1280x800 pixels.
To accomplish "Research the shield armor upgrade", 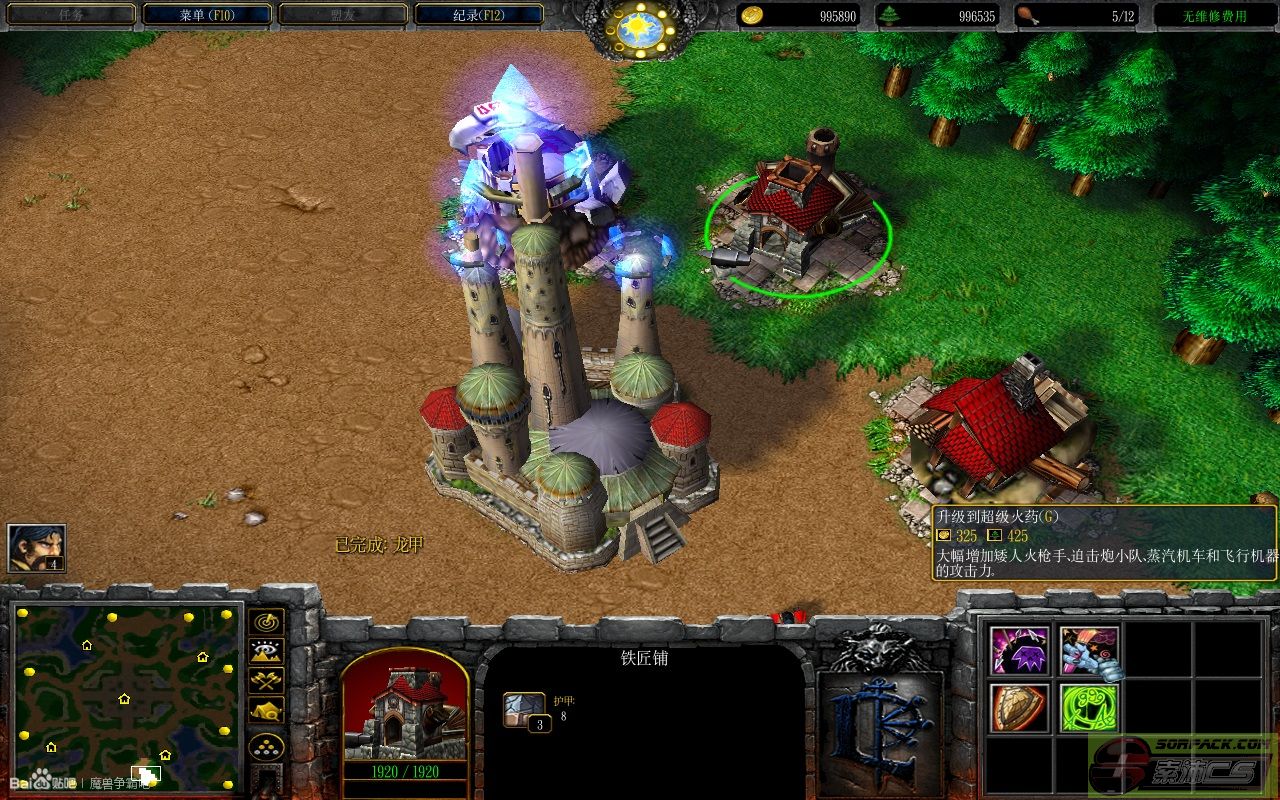I will tap(1019, 707).
